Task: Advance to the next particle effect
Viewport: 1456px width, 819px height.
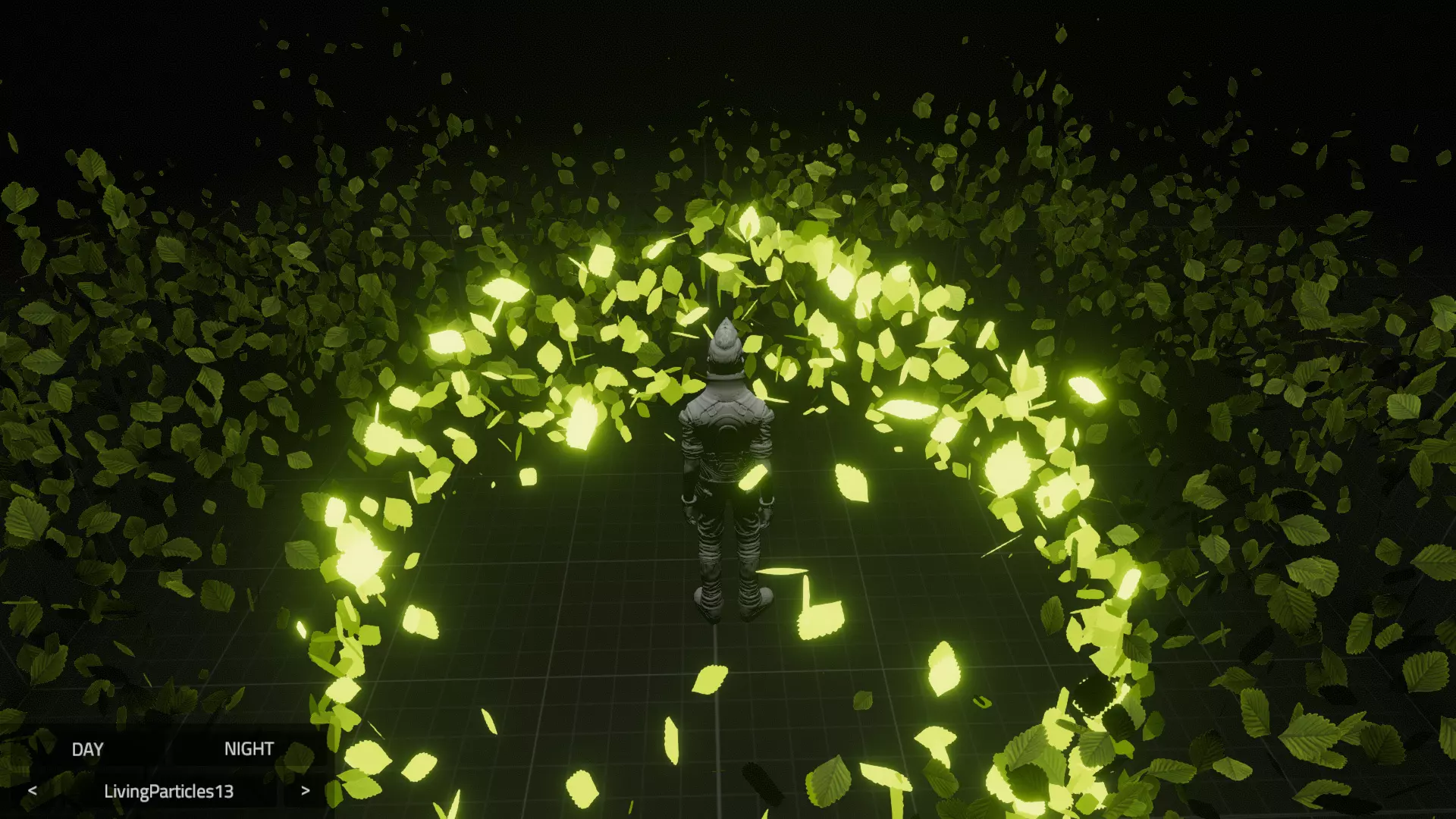Action: (305, 791)
